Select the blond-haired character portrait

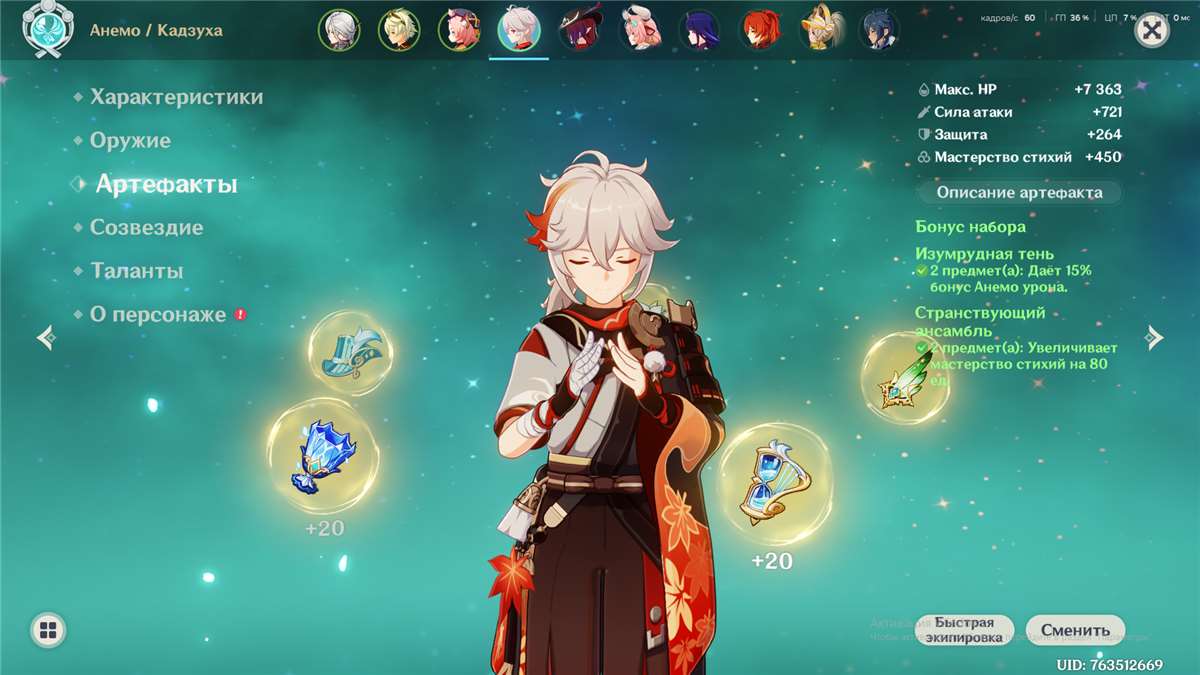point(399,30)
